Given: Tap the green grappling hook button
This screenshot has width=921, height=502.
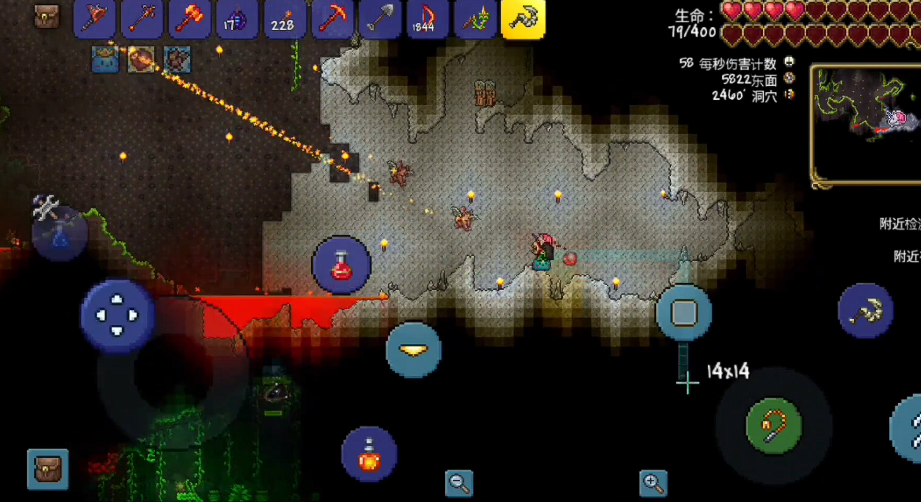Looking at the screenshot, I should coord(773,426).
